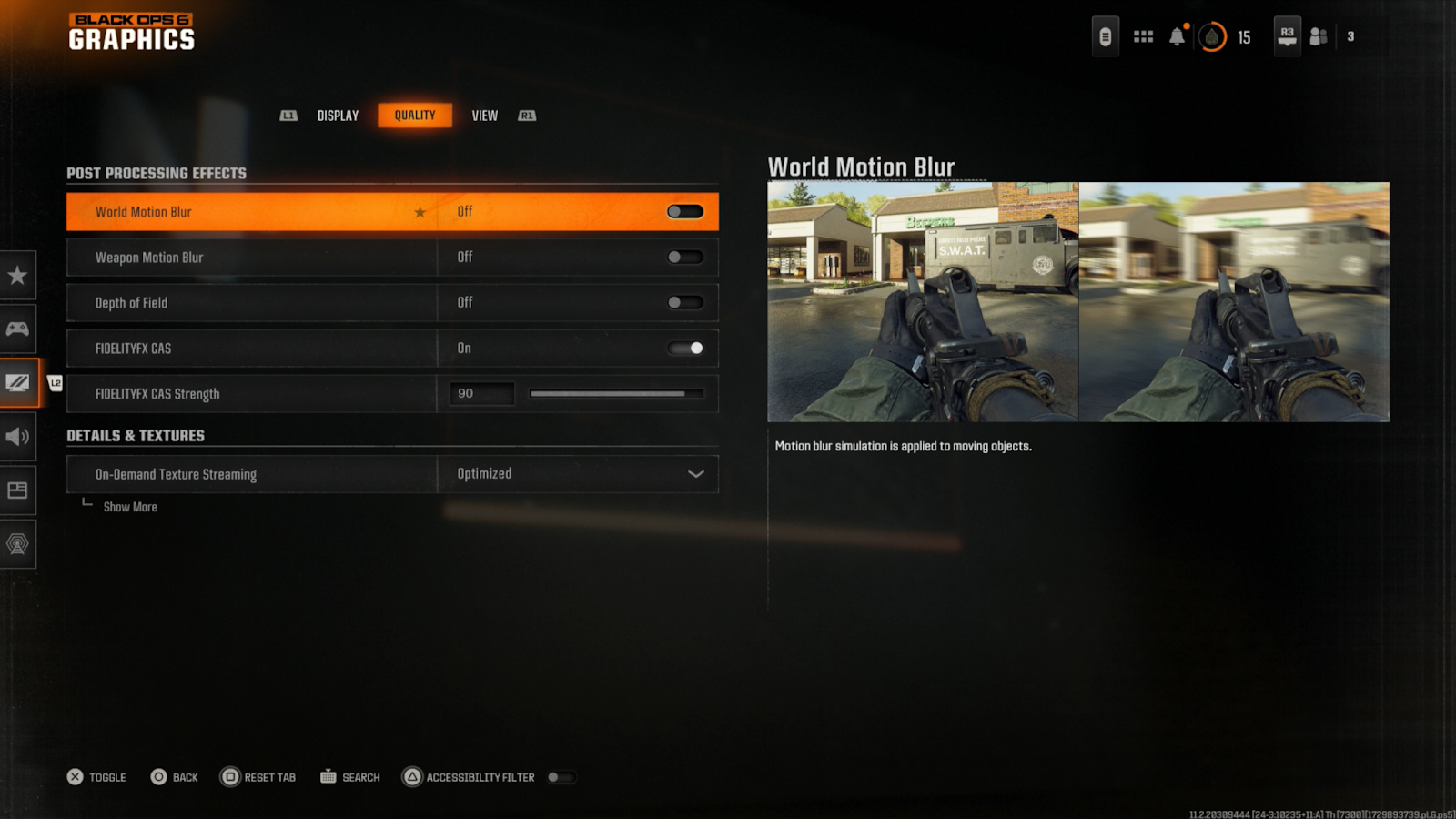
Task: Adjust the FIDELITYFX CAS Strength slider
Action: [x=616, y=394]
